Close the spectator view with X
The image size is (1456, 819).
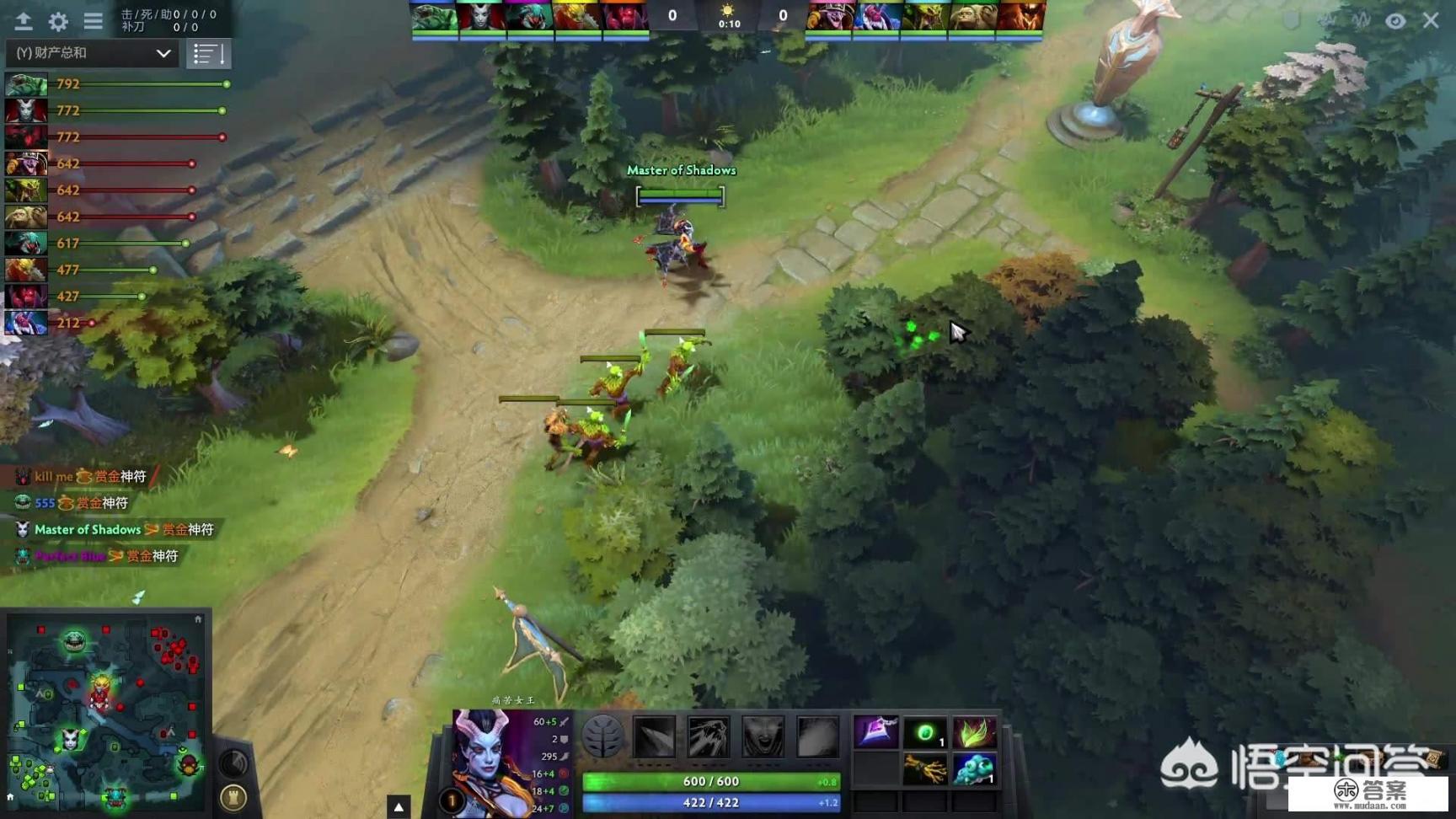coord(1431,20)
